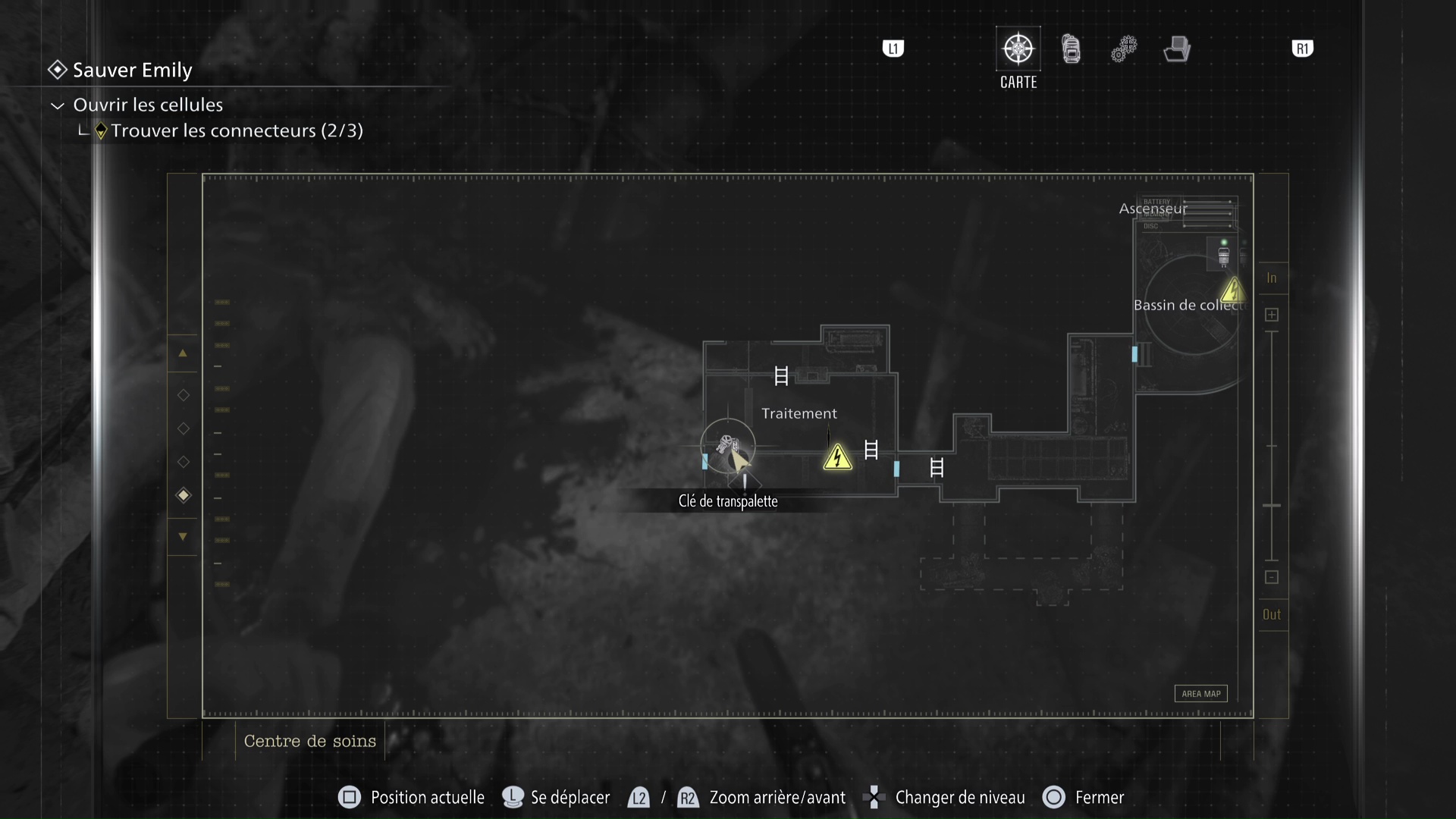The image size is (1456, 819).
Task: Open the files folder icon
Action: (x=1176, y=49)
